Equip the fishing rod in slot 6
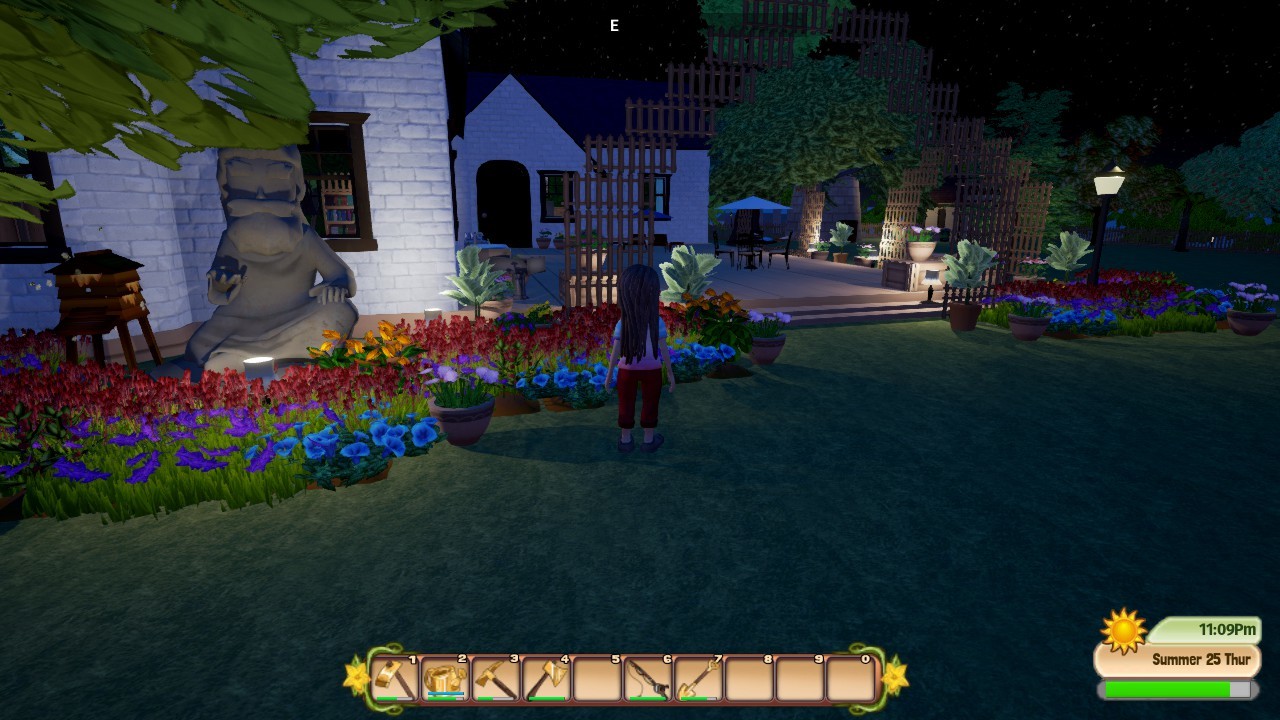 [648, 679]
